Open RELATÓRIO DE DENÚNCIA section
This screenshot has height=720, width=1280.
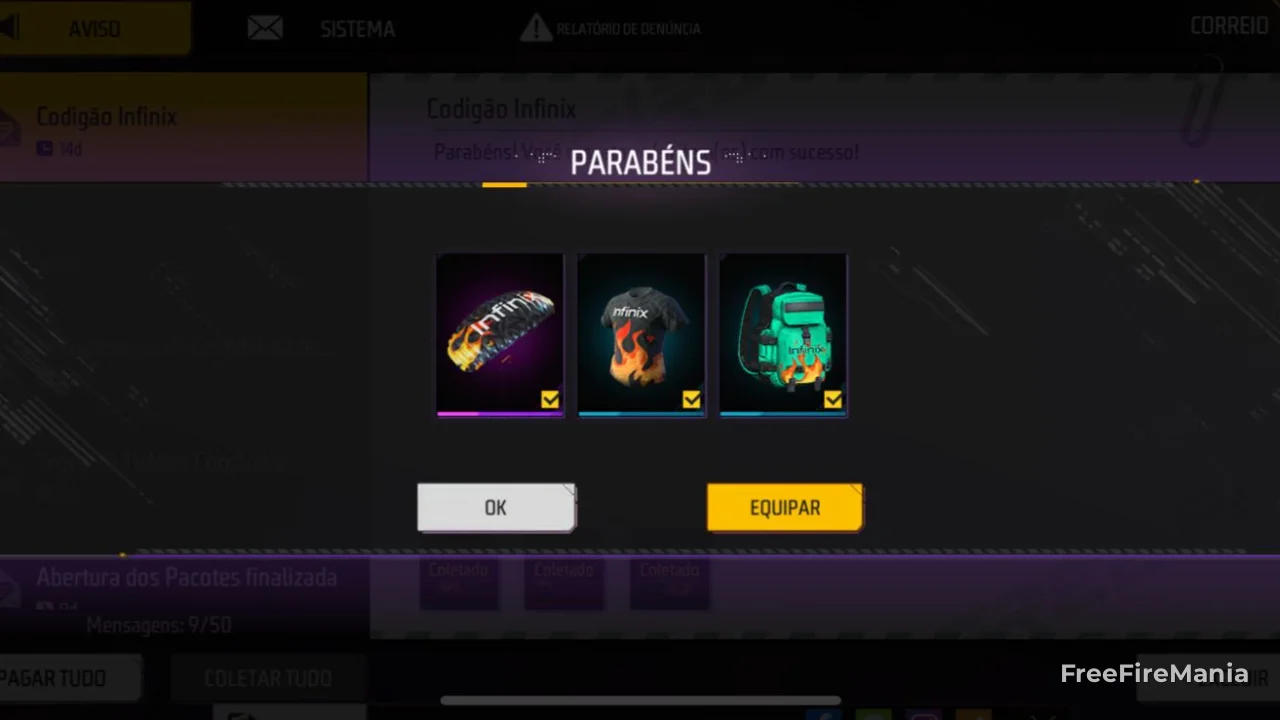point(628,28)
